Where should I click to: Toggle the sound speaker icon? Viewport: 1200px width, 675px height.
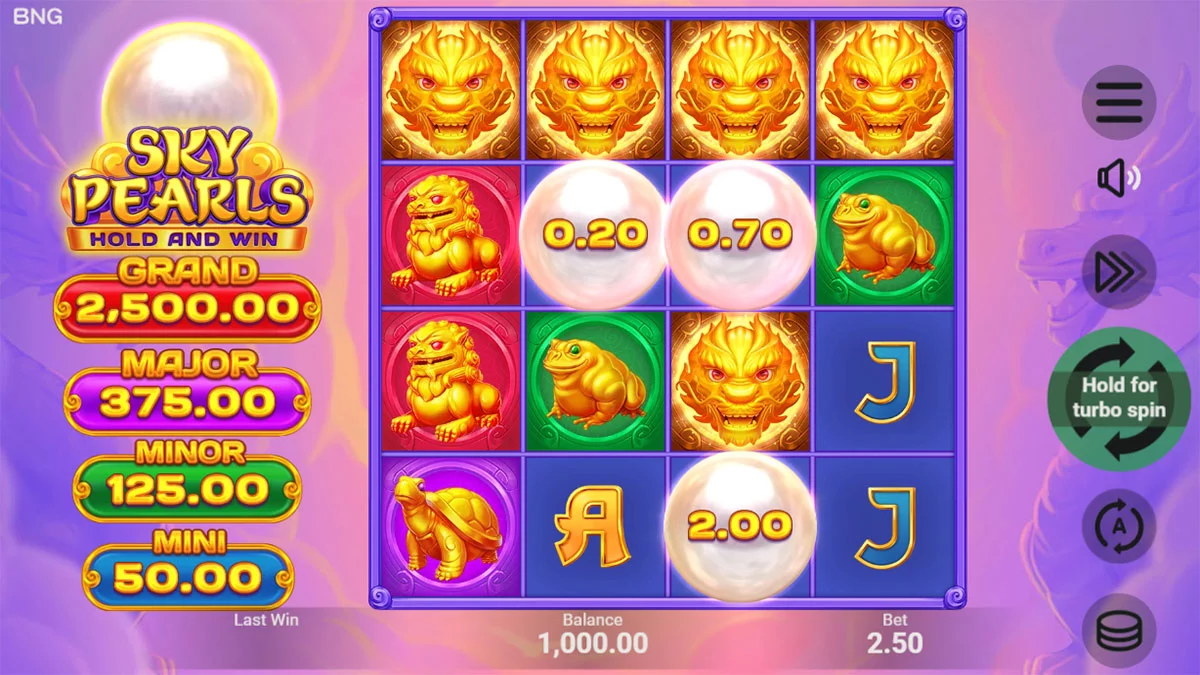click(x=1119, y=180)
